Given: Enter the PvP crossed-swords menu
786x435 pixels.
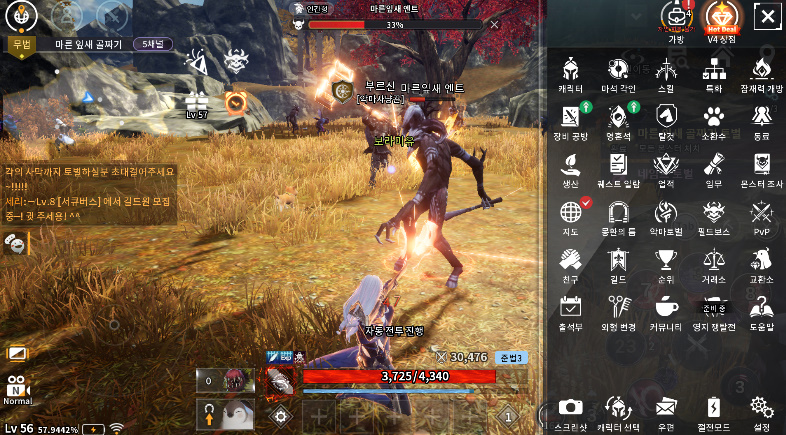Looking at the screenshot, I should click(762, 212).
